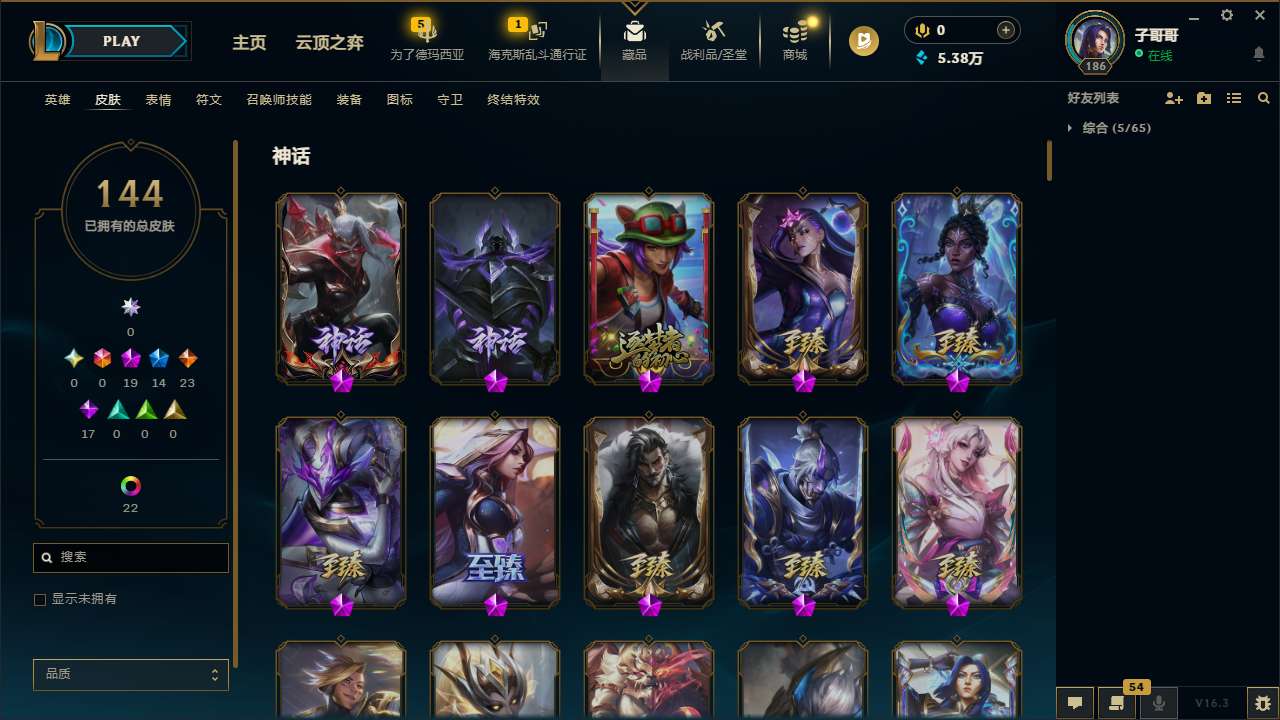Enable the 显示未拥有 checkbox

tap(40, 599)
